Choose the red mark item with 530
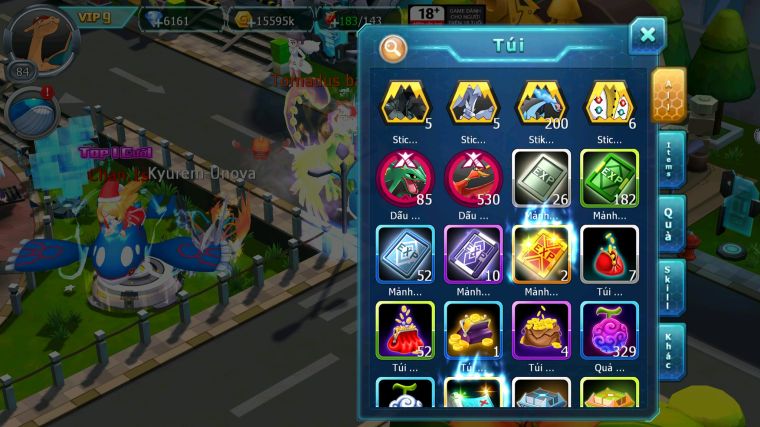Image resolution: width=760 pixels, height=427 pixels. click(473, 176)
